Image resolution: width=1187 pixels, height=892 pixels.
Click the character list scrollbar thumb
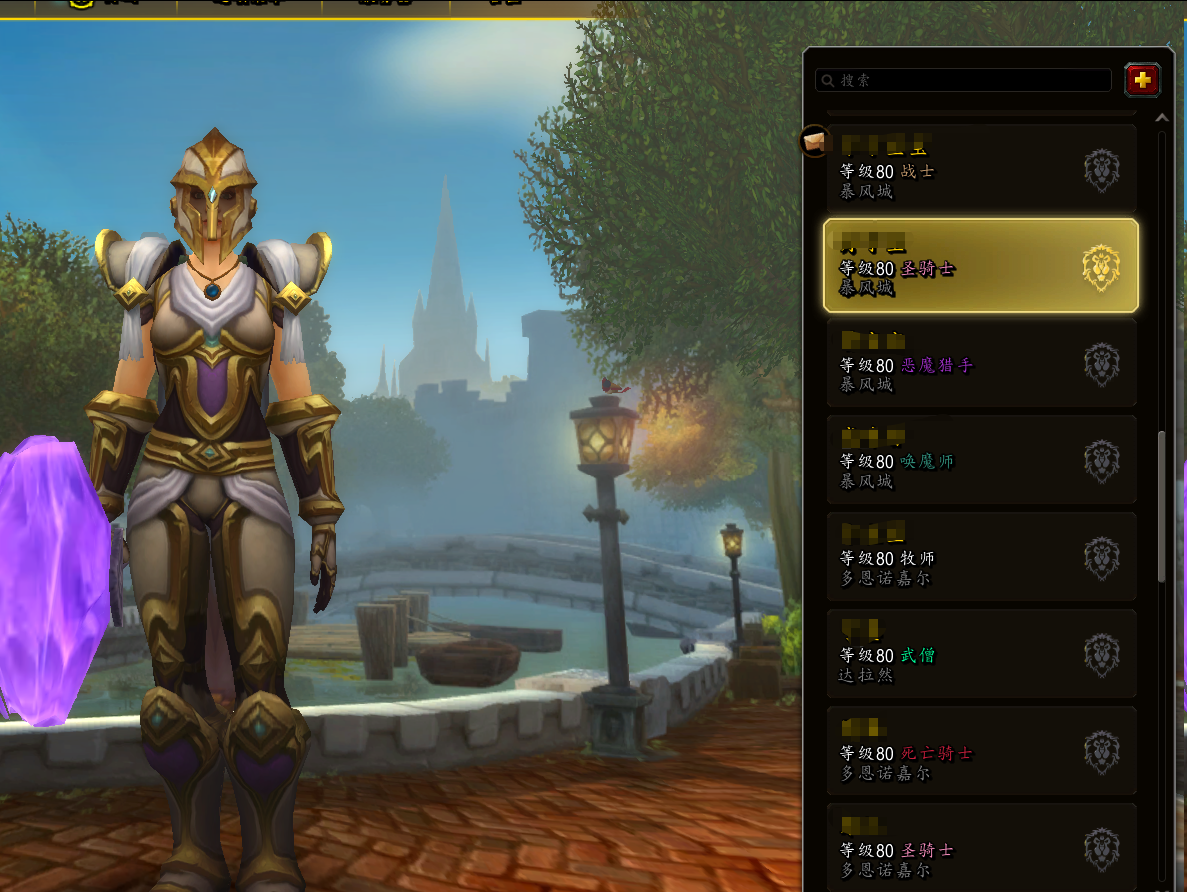click(1161, 505)
